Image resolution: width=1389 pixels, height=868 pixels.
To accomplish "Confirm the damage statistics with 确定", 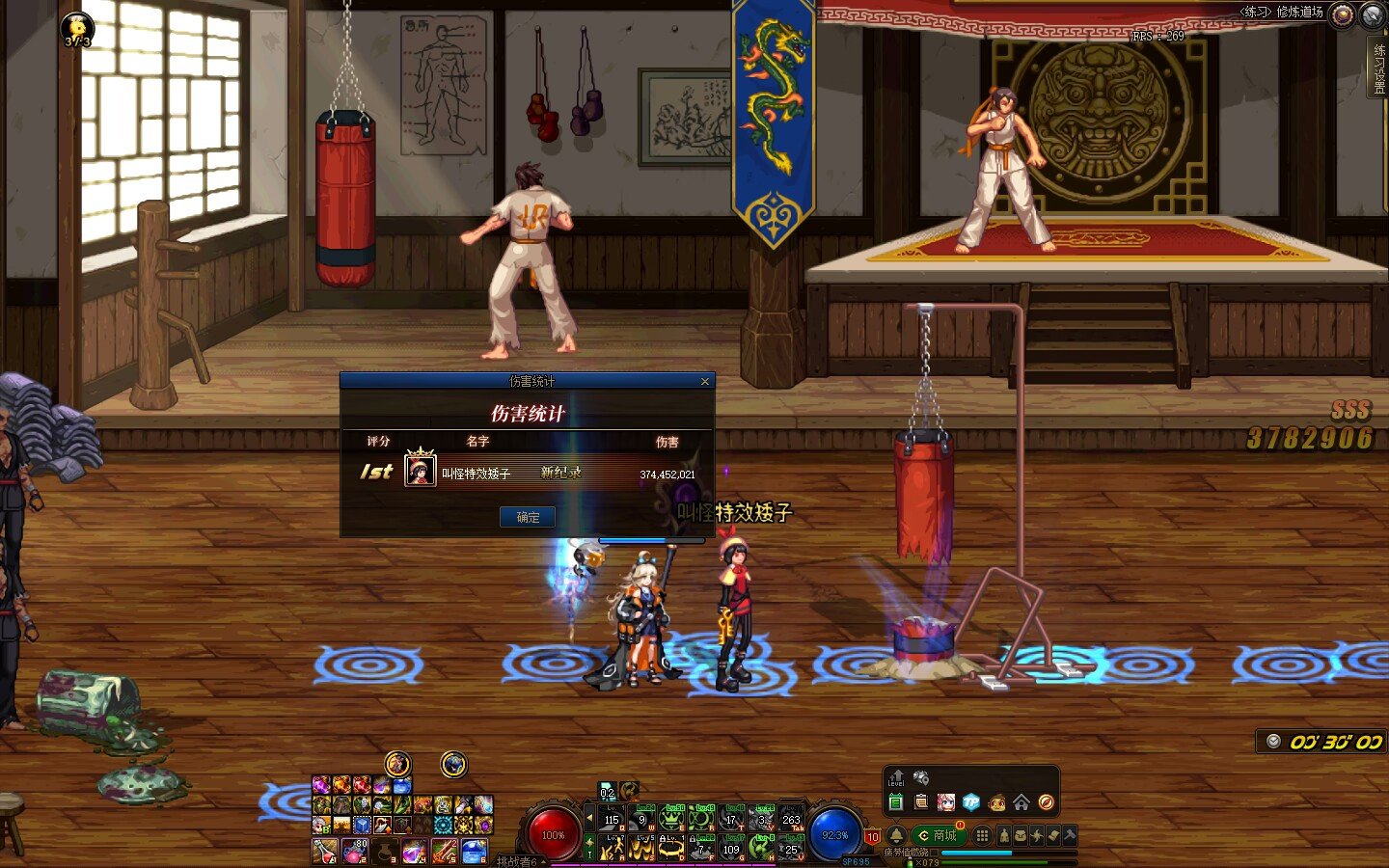I will coord(528,517).
